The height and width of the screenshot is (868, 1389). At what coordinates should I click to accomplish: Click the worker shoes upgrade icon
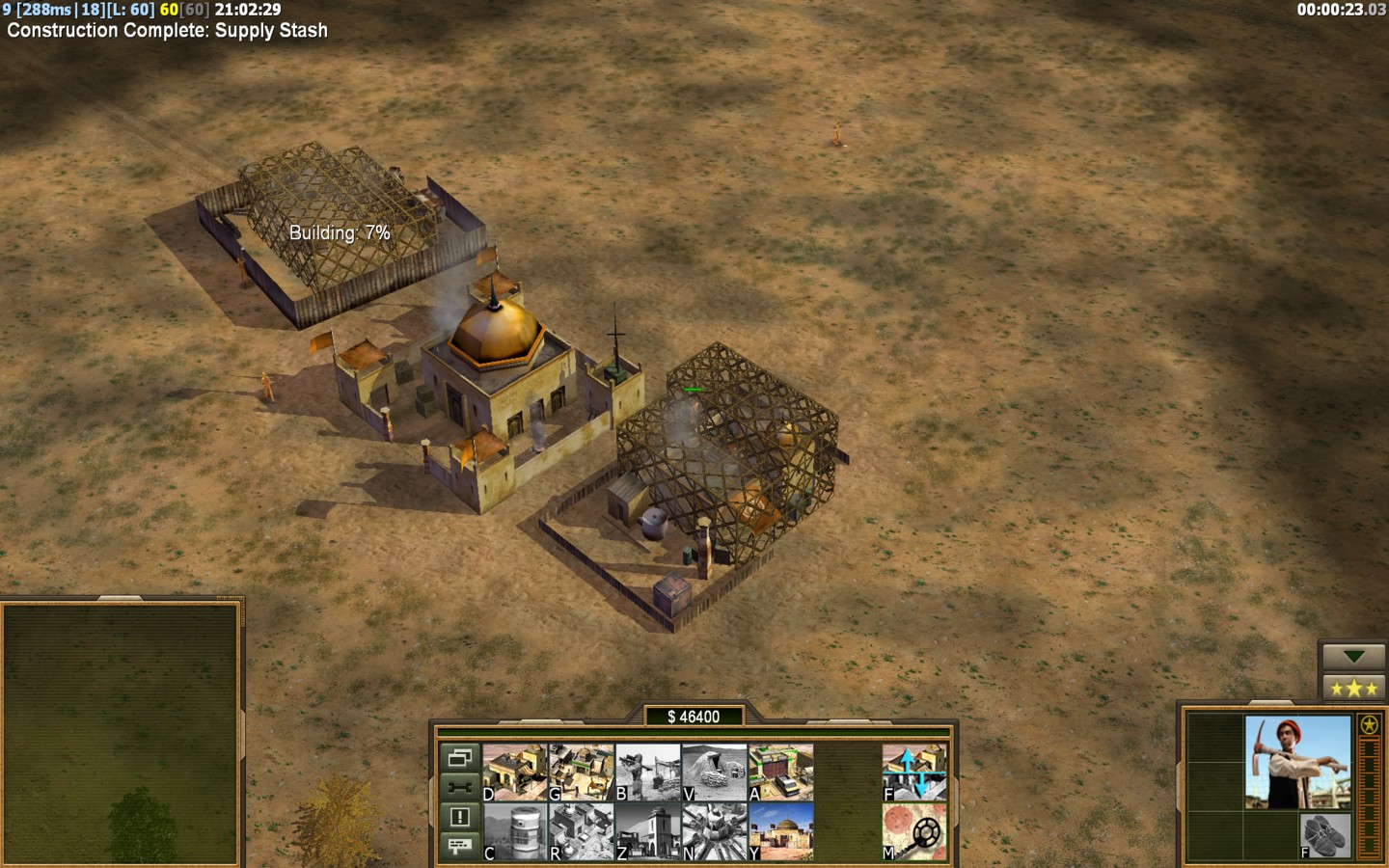[1324, 834]
